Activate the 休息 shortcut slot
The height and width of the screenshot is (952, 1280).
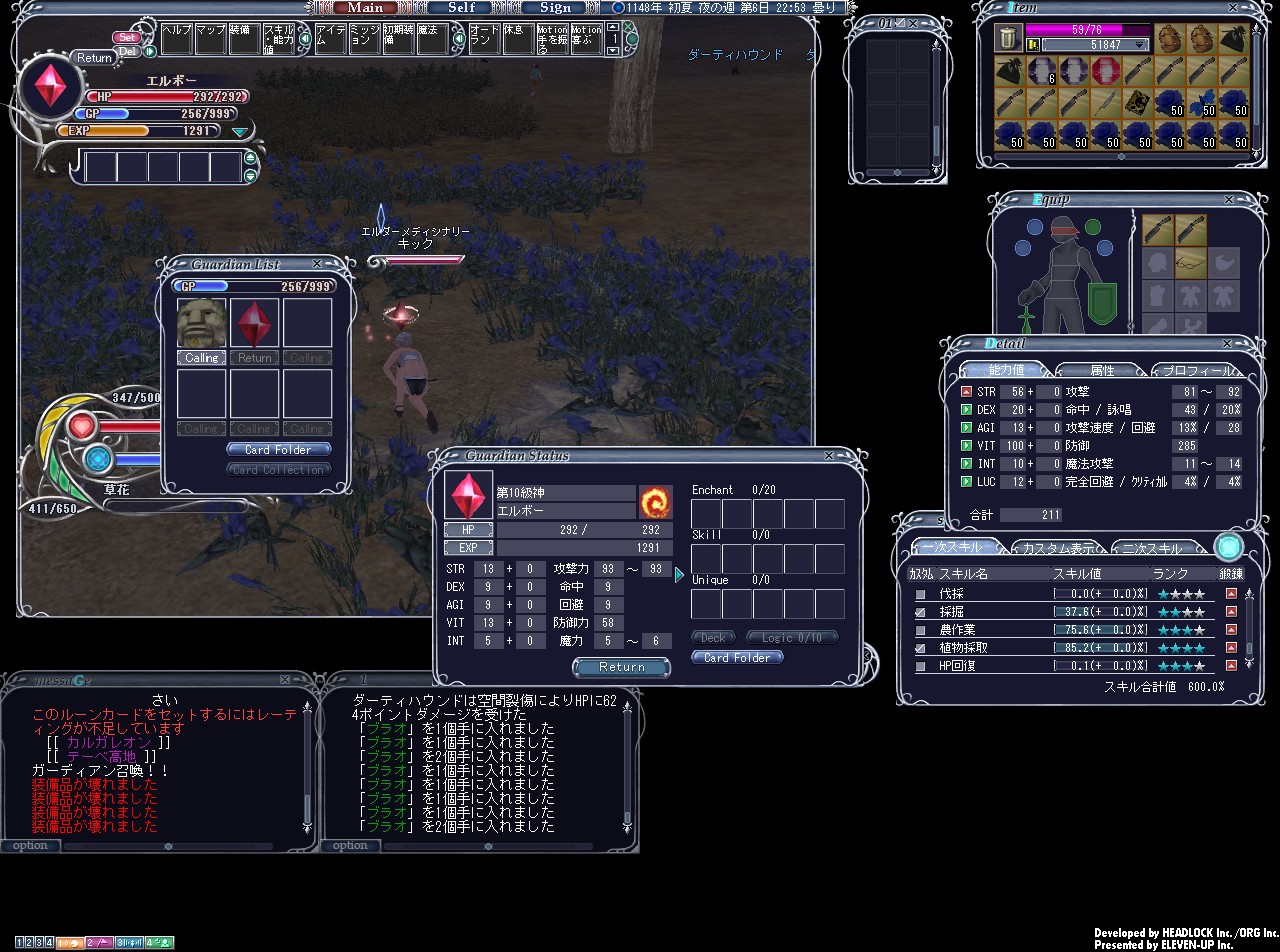(518, 39)
